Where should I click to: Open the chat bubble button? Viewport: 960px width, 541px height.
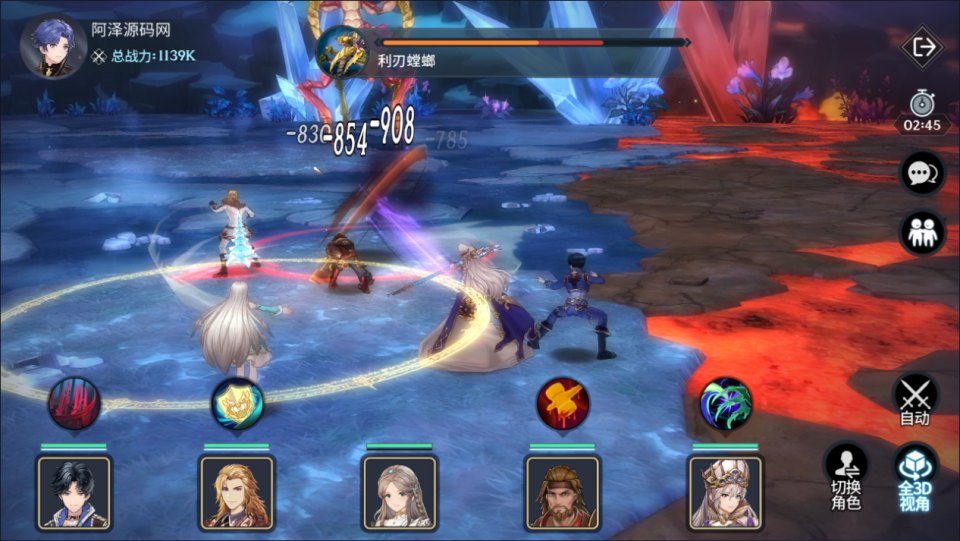(920, 173)
